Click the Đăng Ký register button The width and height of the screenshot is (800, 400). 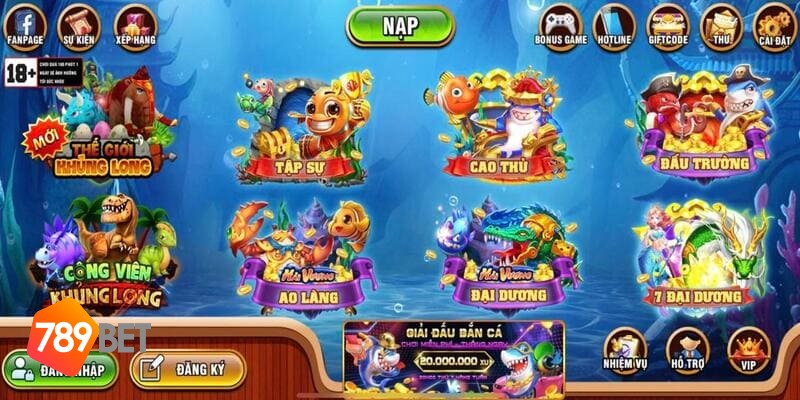point(187,369)
